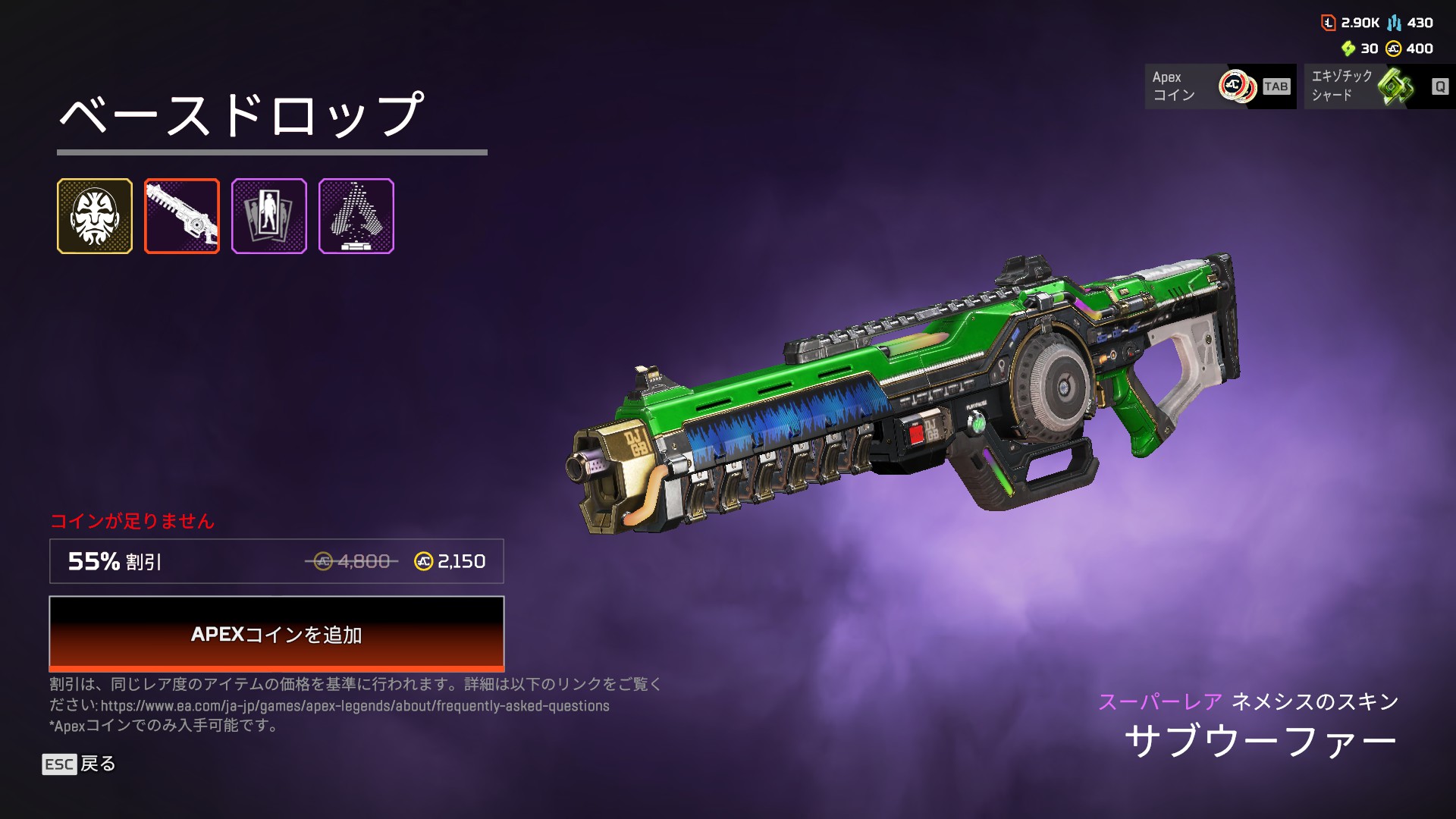1456x819 pixels.
Task: Click the APEXコインを追加 button
Action: coord(276,634)
